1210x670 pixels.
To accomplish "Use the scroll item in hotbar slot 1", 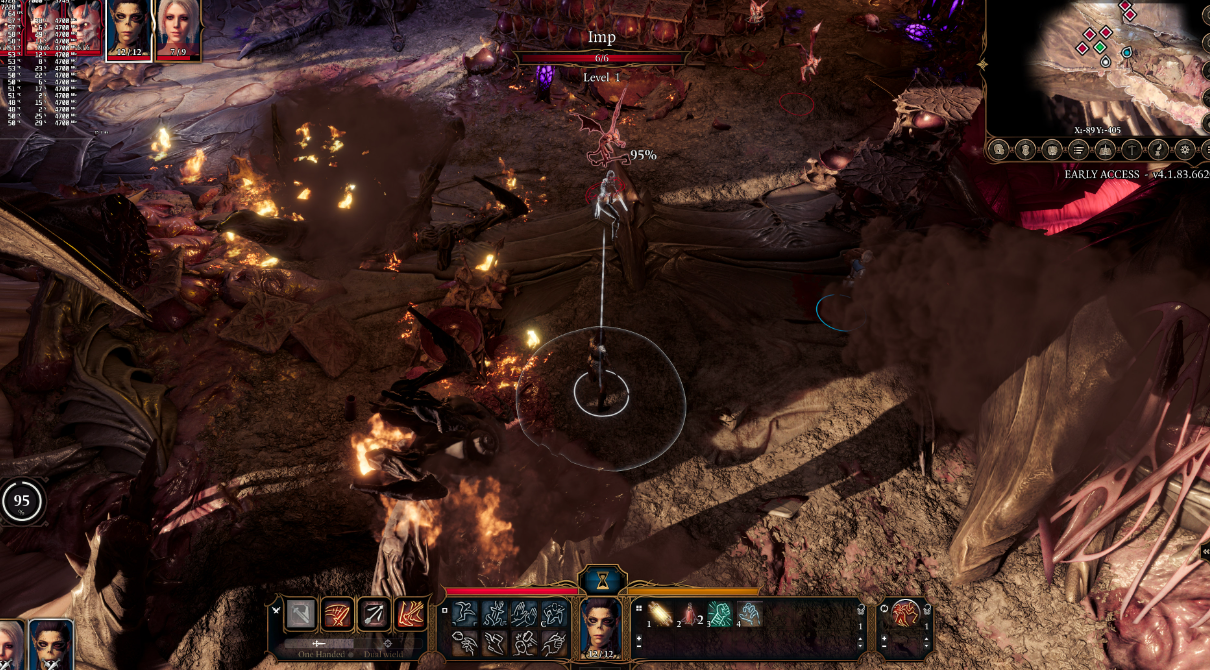I will [x=660, y=613].
